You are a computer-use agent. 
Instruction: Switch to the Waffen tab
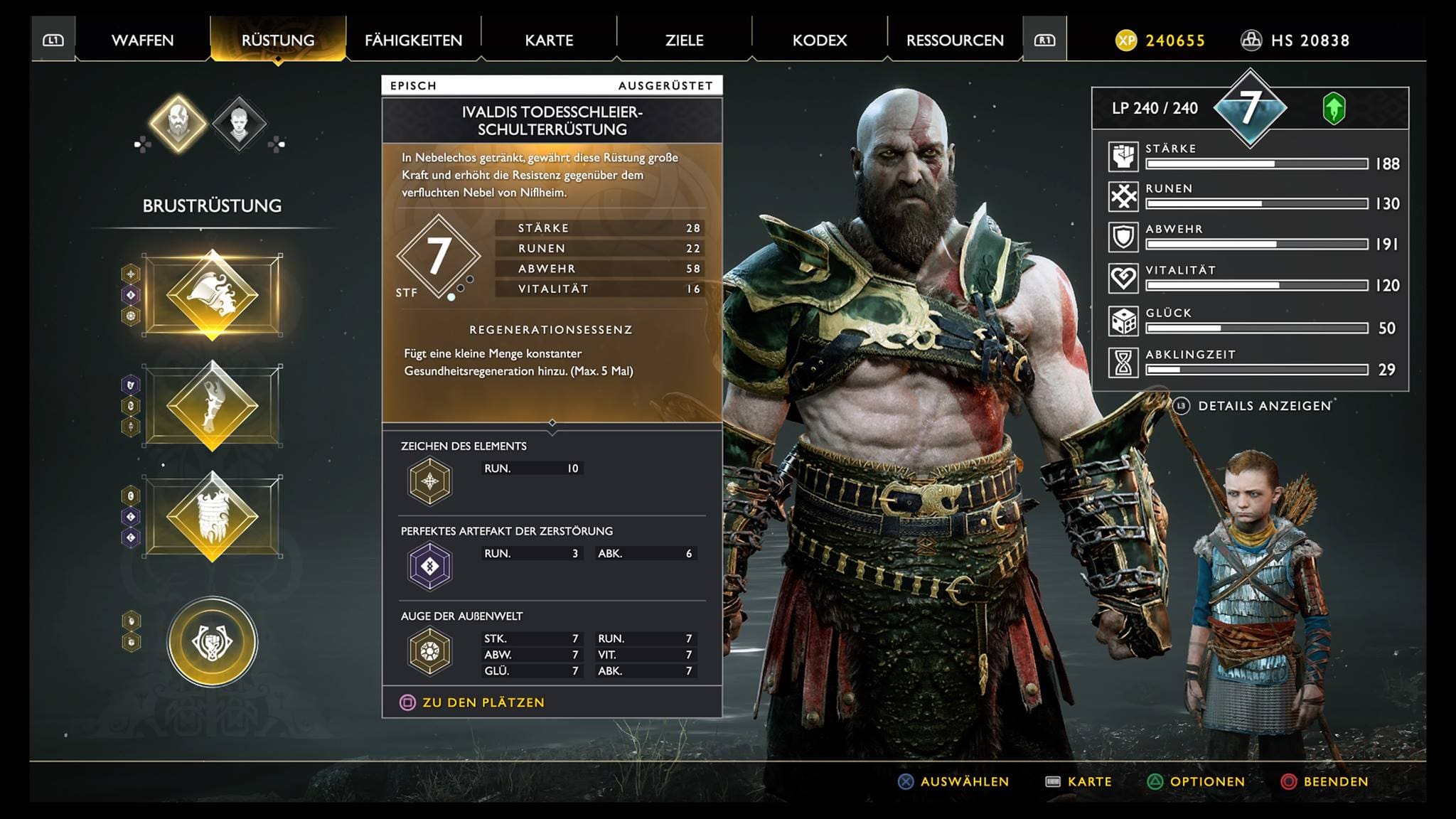point(142,41)
